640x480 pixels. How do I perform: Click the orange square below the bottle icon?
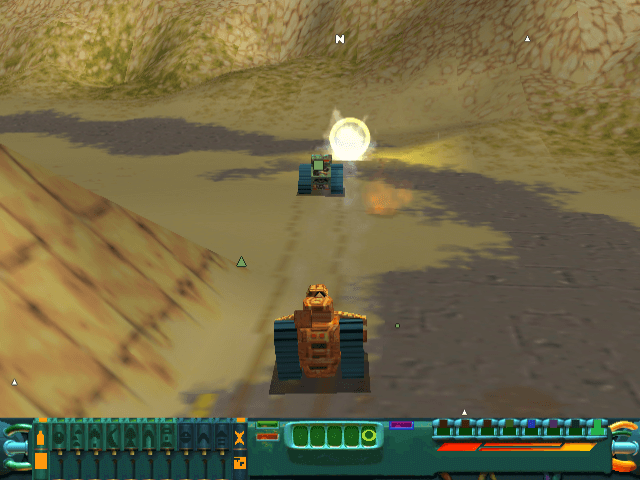point(41,461)
